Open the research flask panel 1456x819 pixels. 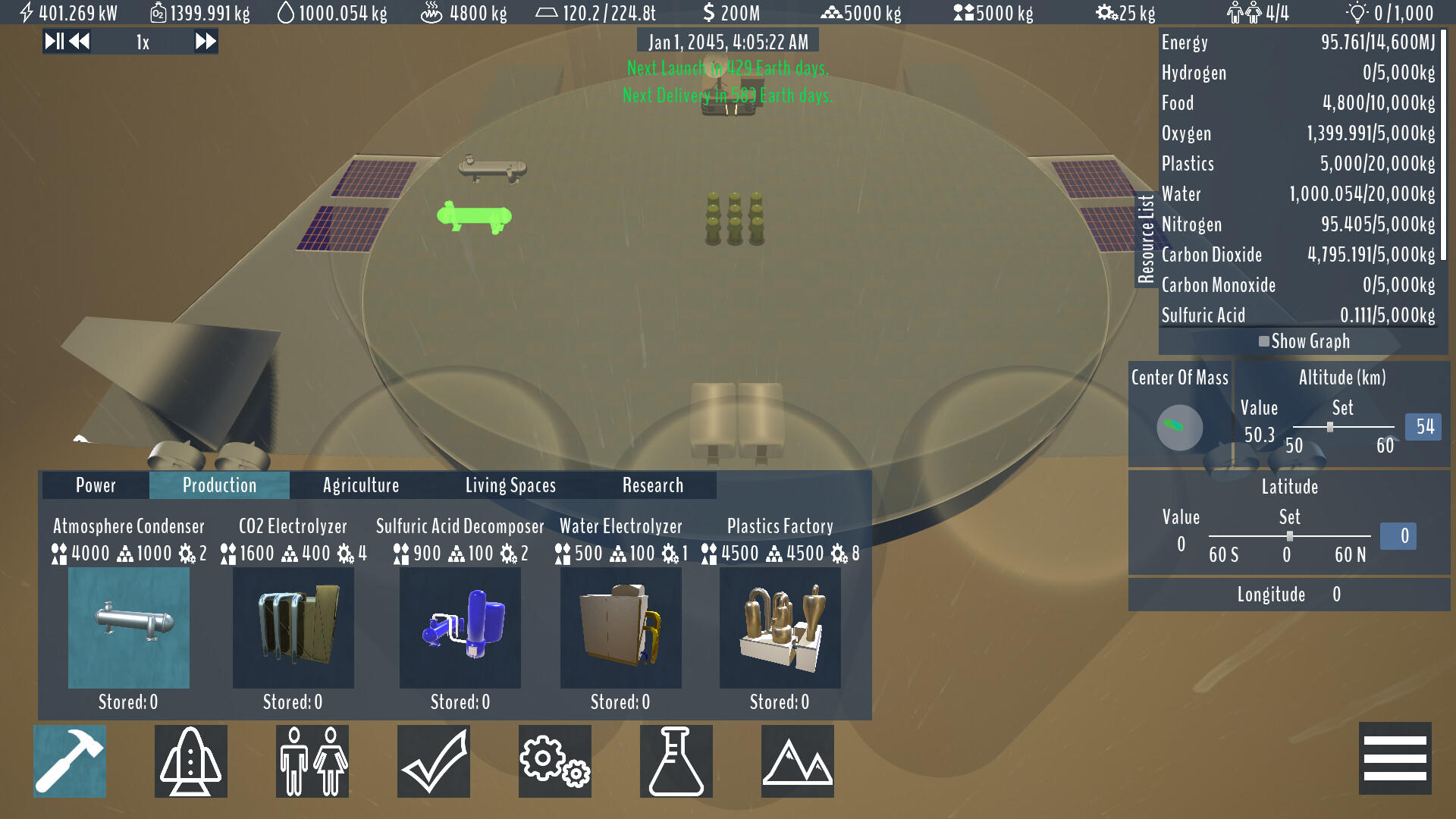click(x=676, y=761)
